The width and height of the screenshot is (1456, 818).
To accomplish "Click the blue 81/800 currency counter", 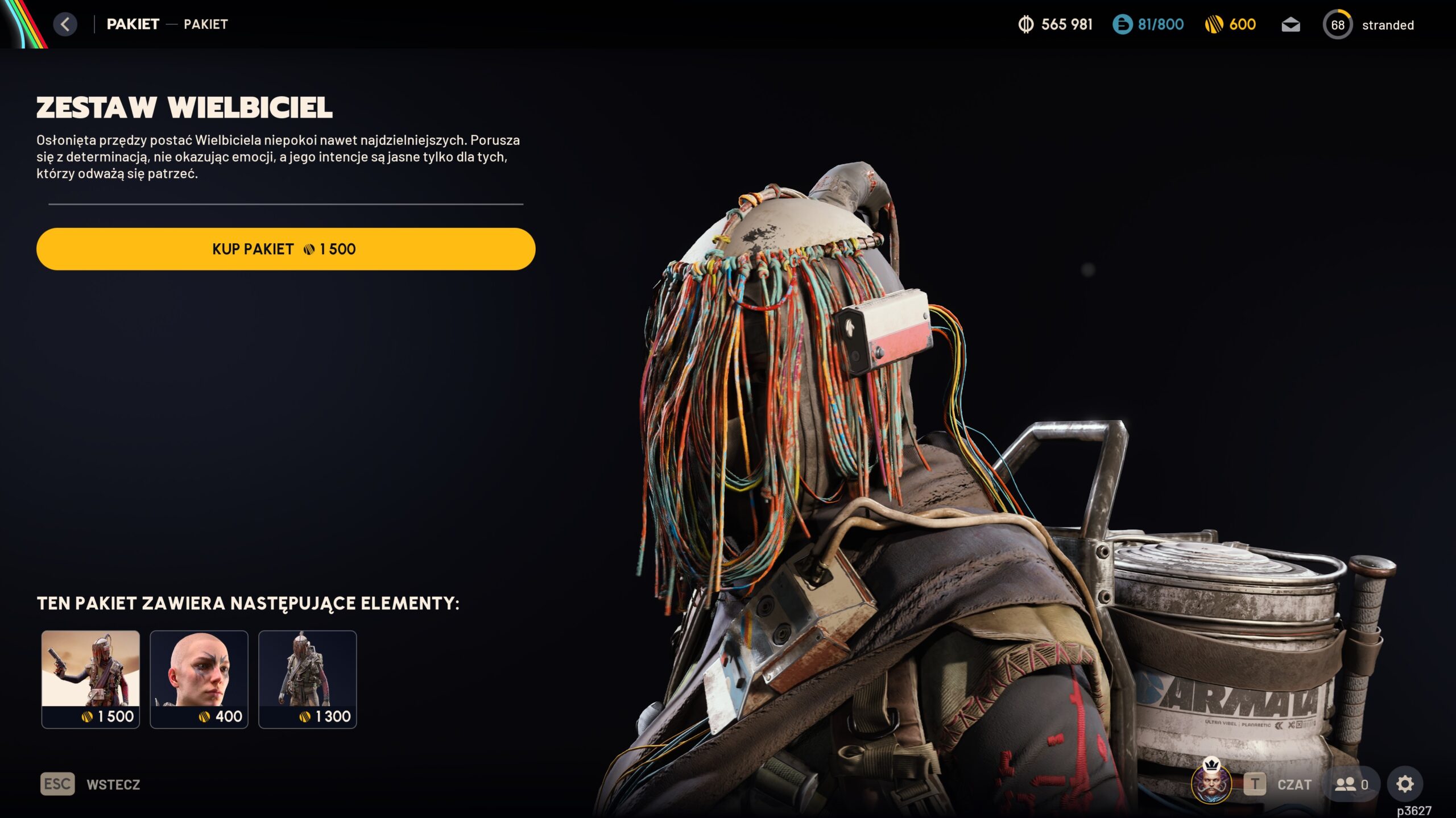I will tap(1148, 24).
